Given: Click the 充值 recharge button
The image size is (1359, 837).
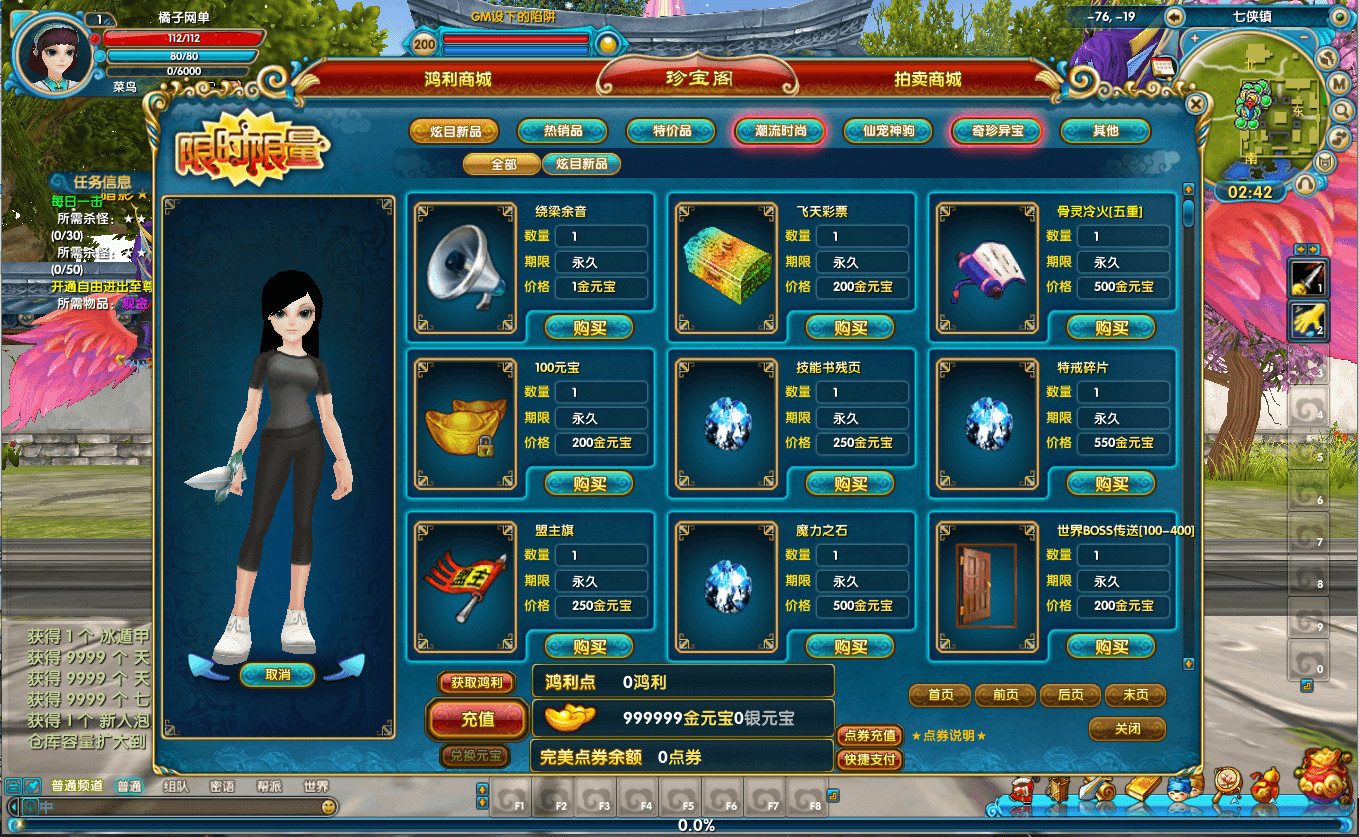Looking at the screenshot, I should pyautogui.click(x=478, y=718).
